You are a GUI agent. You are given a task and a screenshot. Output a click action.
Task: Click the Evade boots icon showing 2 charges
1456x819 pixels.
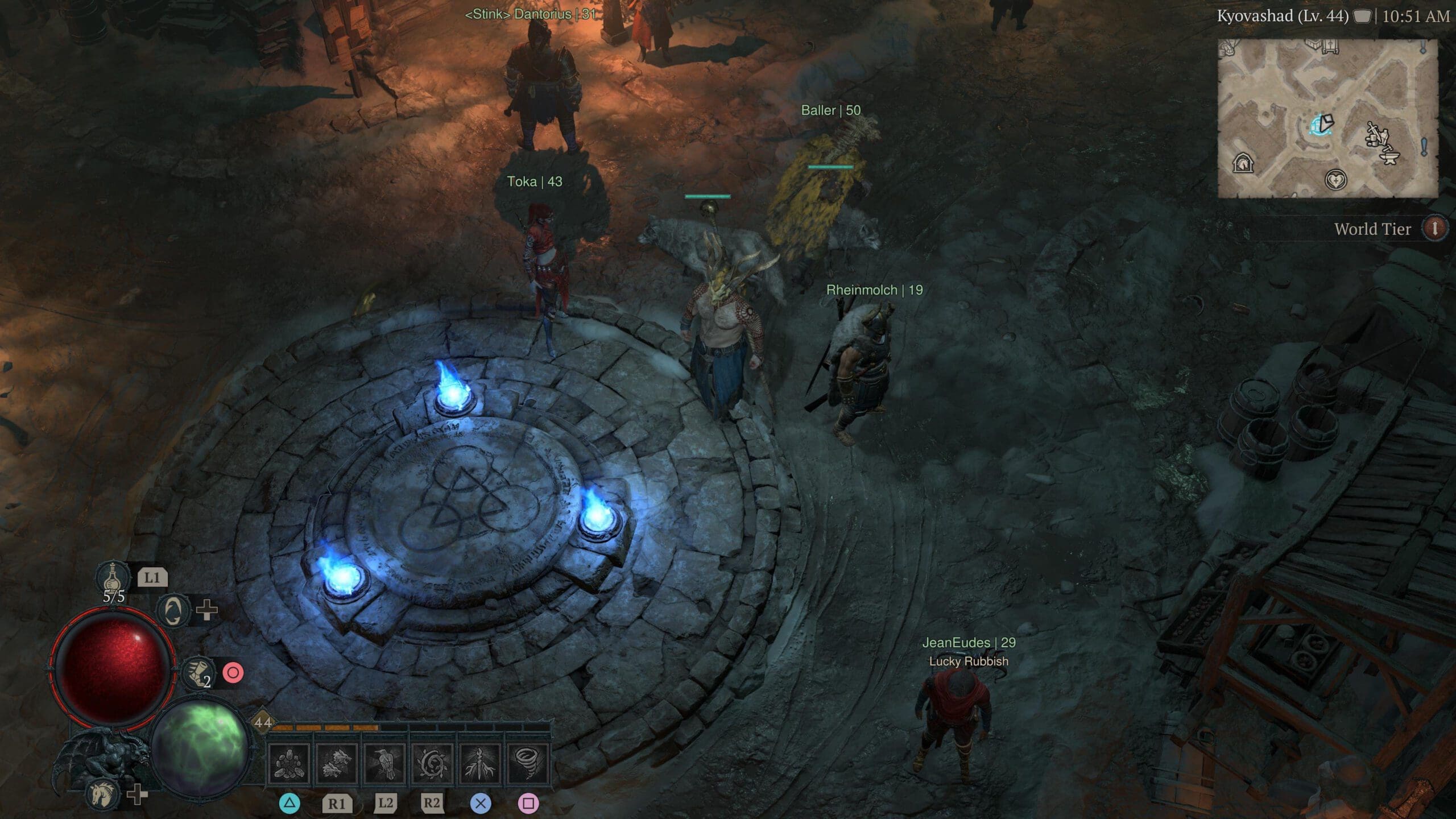(x=200, y=671)
